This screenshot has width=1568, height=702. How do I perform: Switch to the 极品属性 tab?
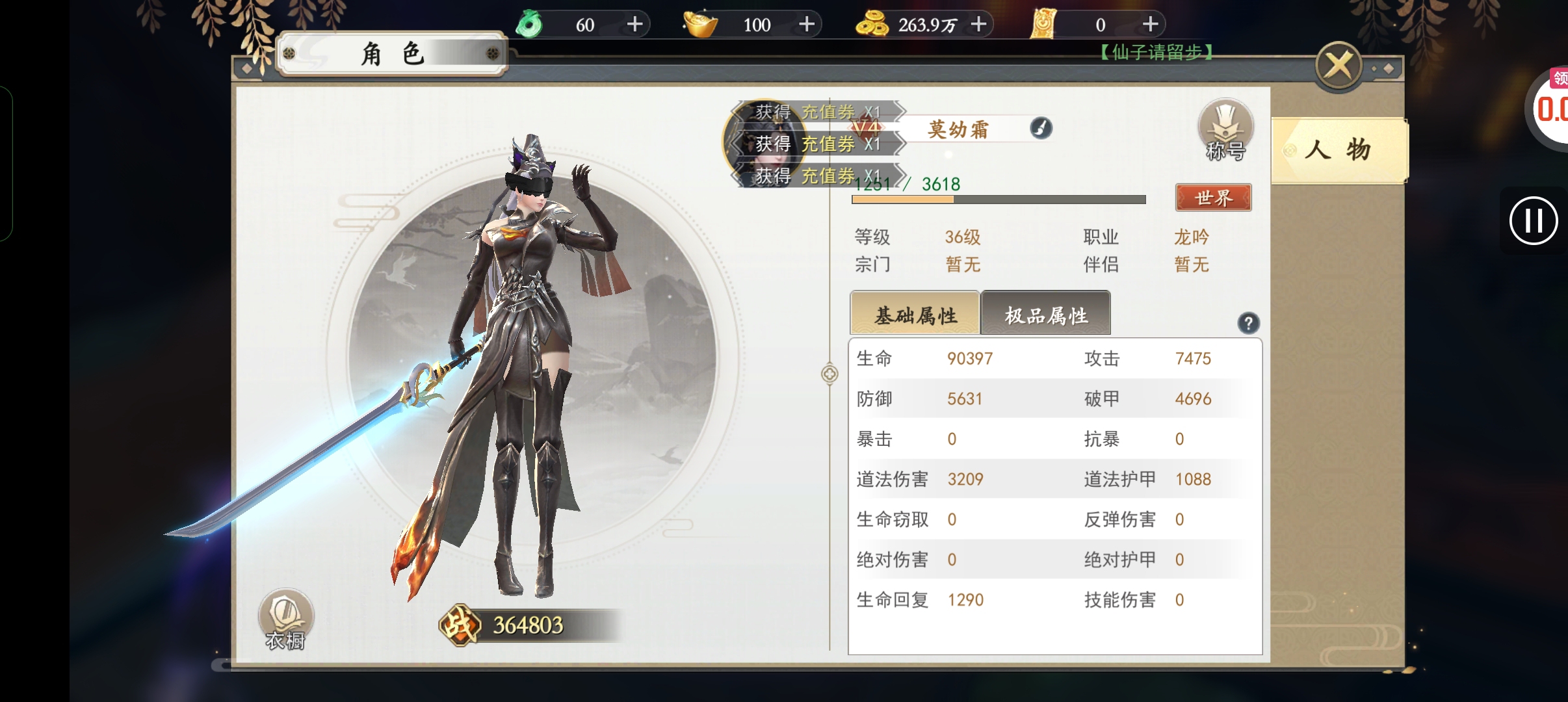(1045, 315)
